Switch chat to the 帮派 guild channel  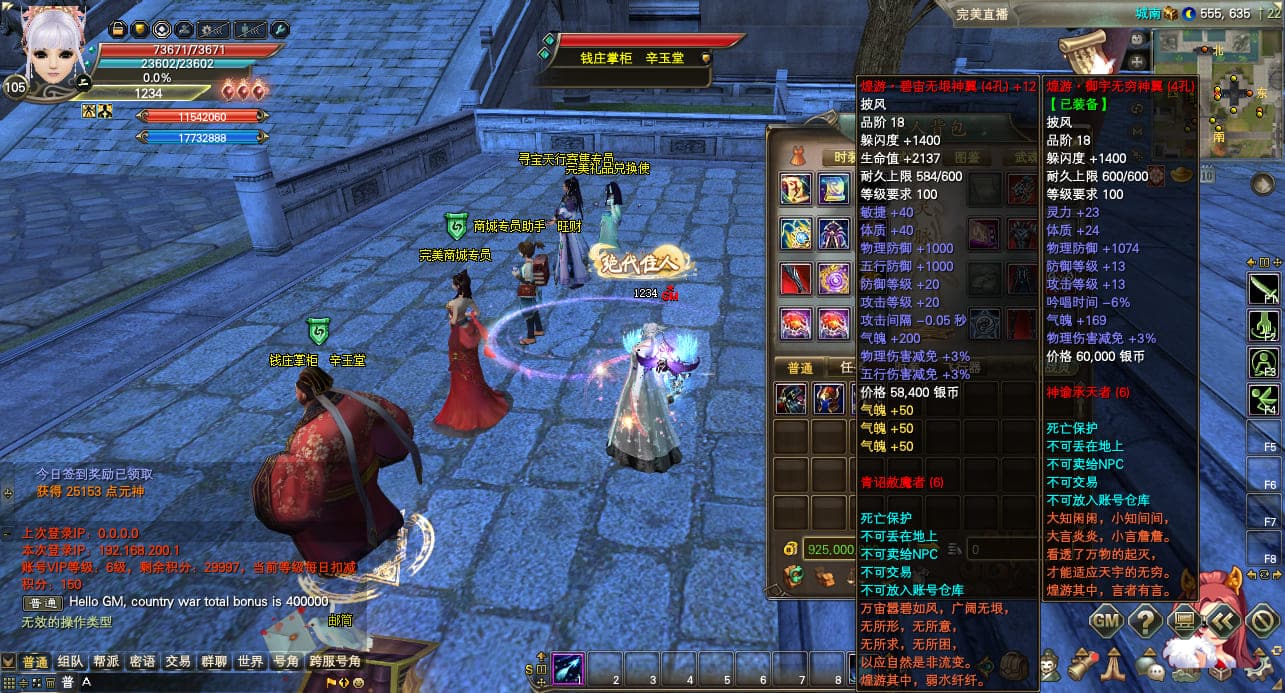click(106, 662)
